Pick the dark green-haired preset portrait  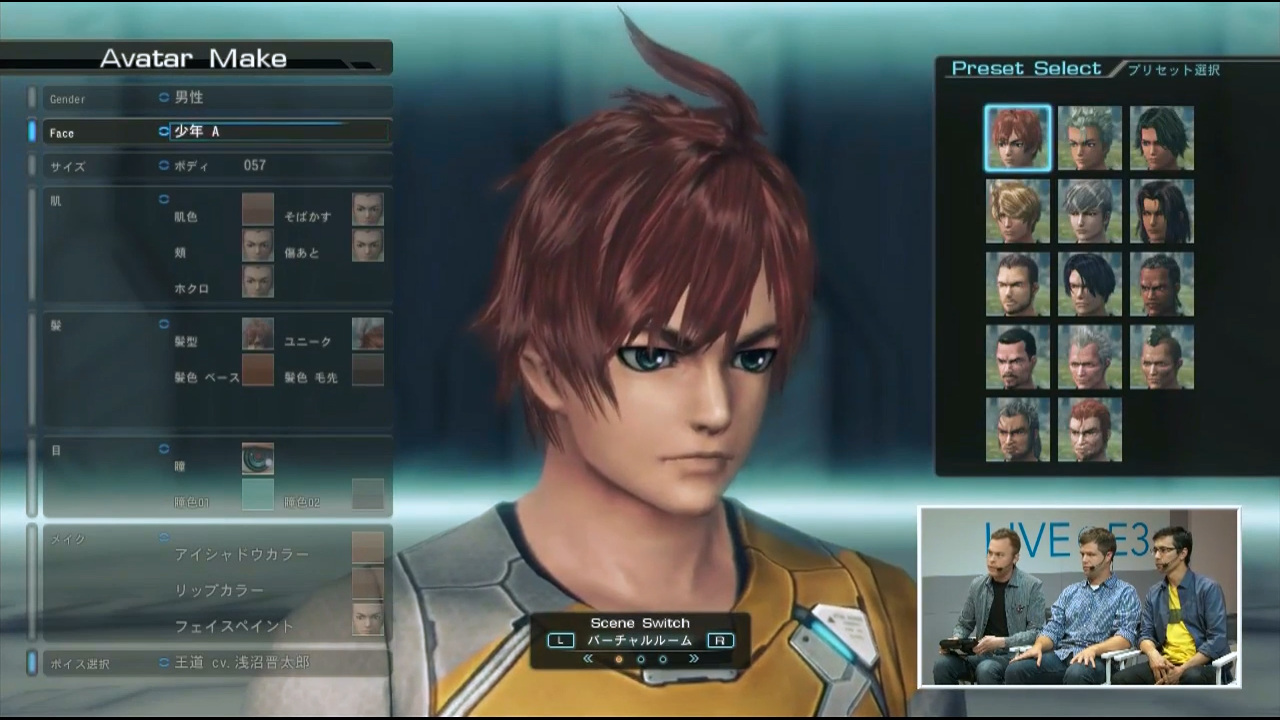point(1162,138)
